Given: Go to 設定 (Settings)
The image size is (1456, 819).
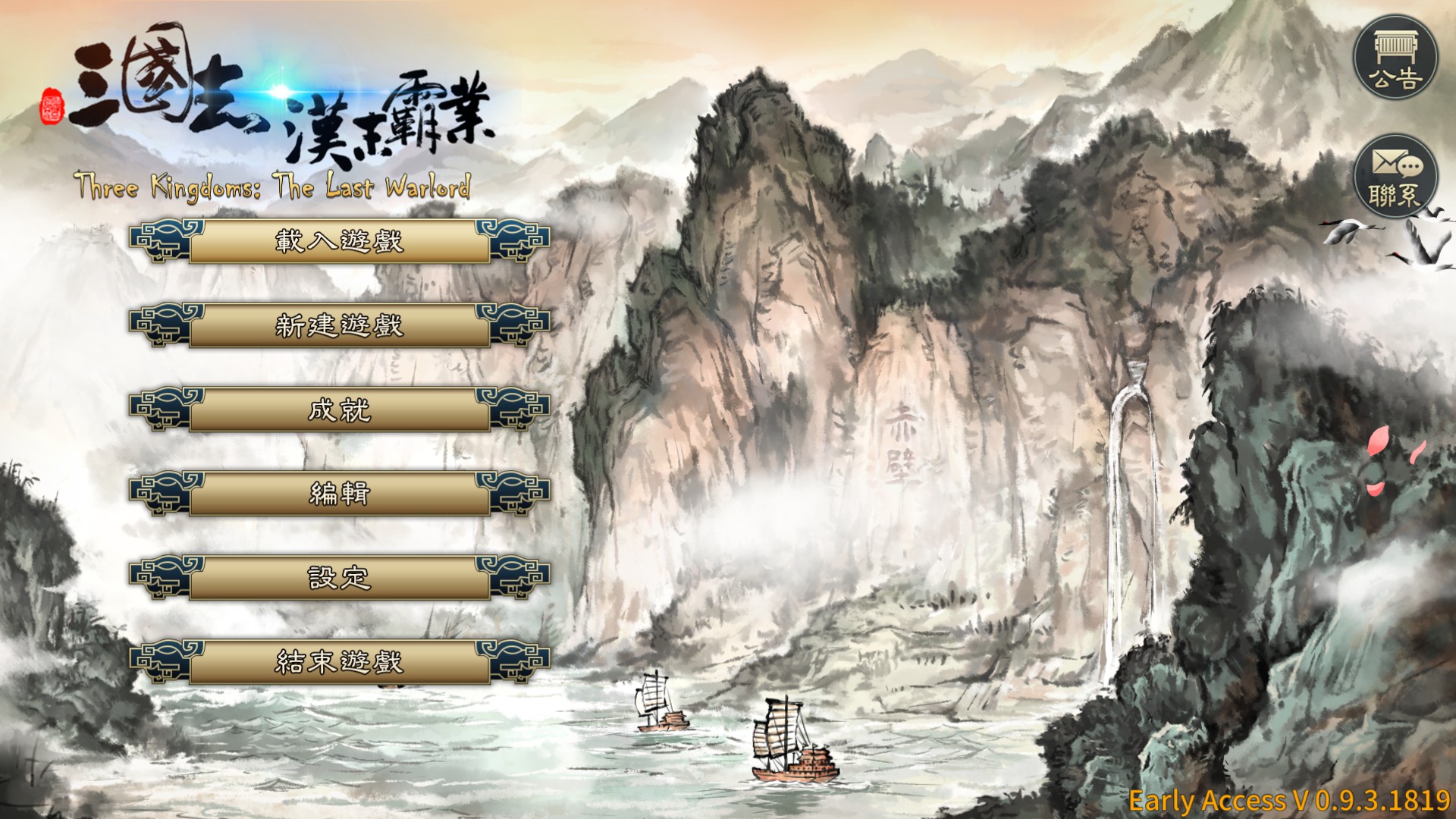Looking at the screenshot, I should (x=339, y=579).
